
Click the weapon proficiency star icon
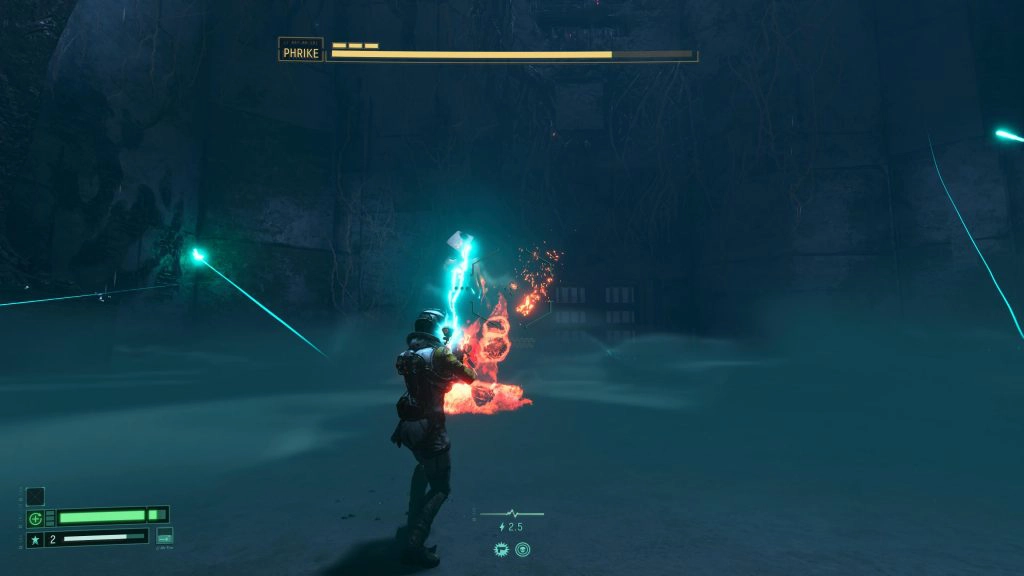(x=35, y=540)
